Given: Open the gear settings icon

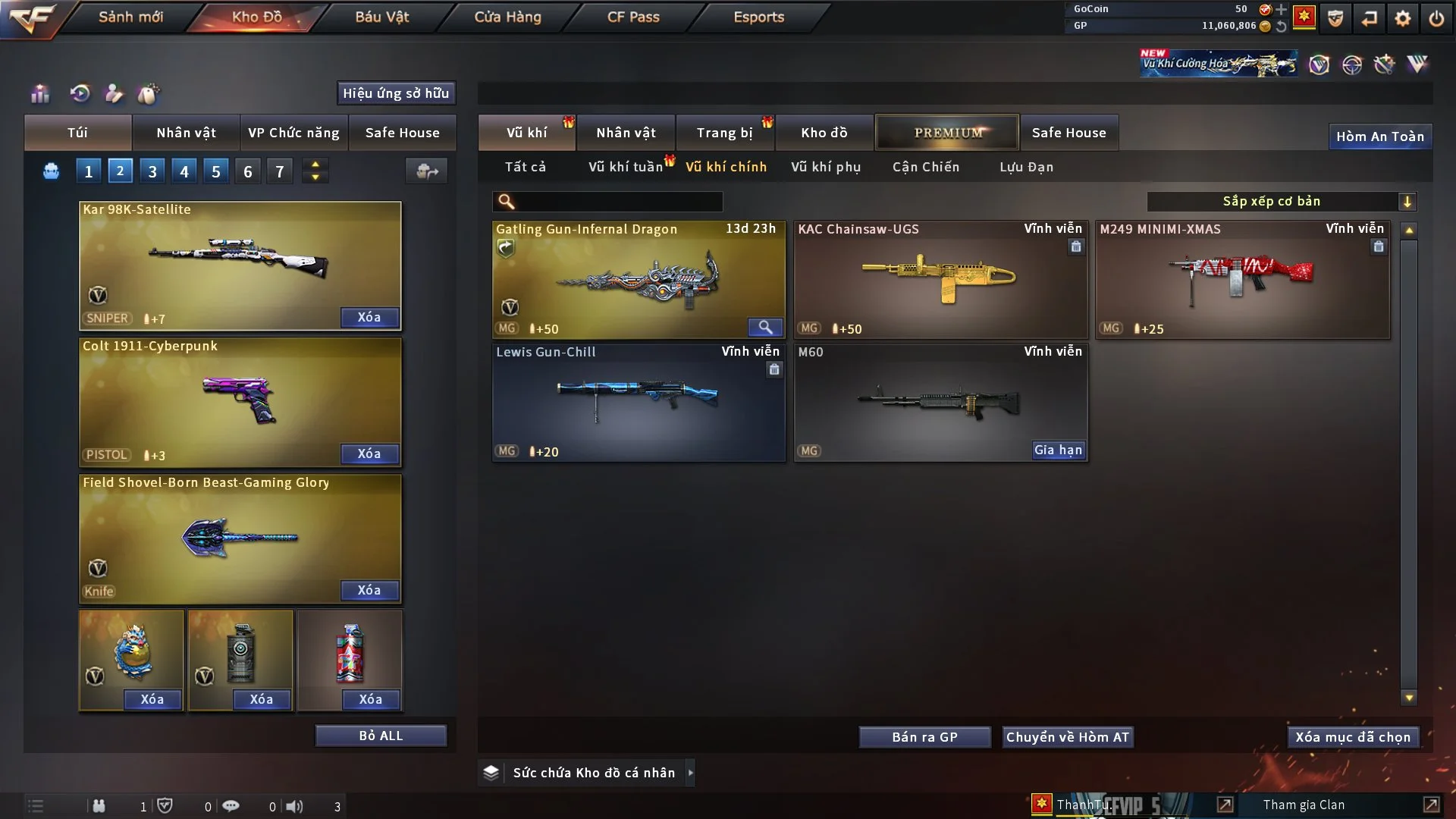Looking at the screenshot, I should [1403, 18].
